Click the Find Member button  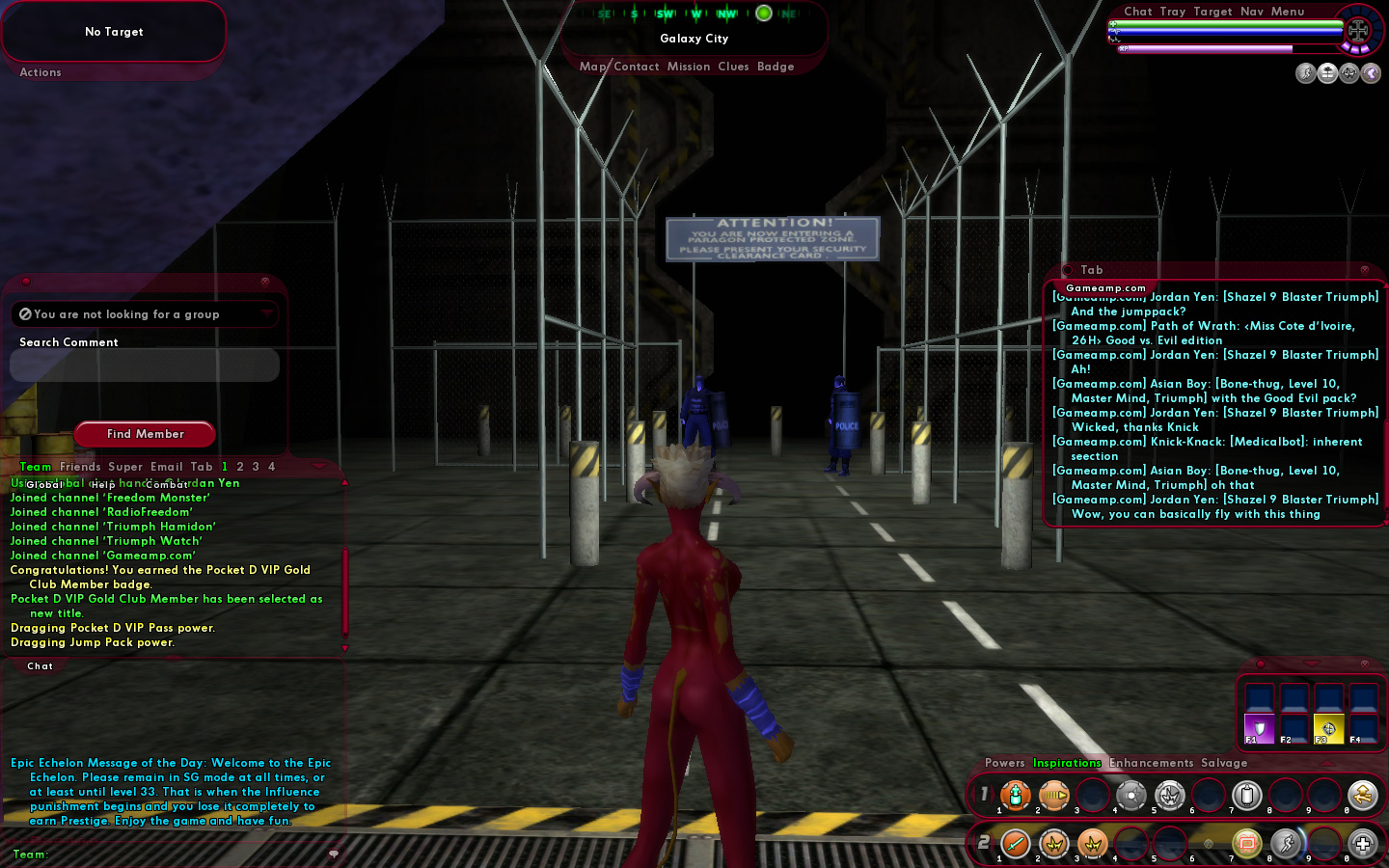145,434
